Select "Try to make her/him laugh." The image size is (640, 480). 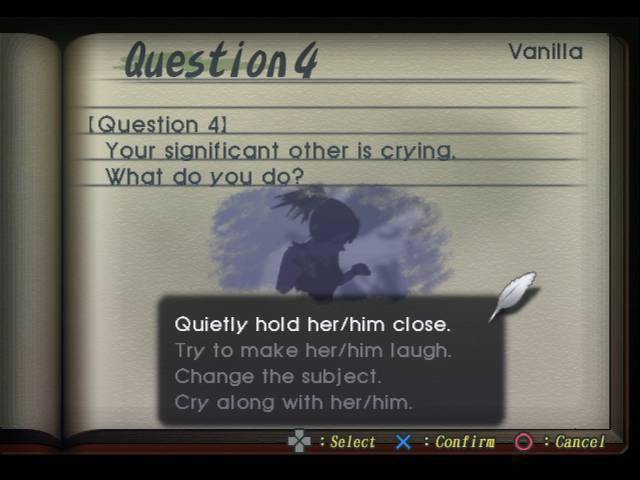point(312,350)
